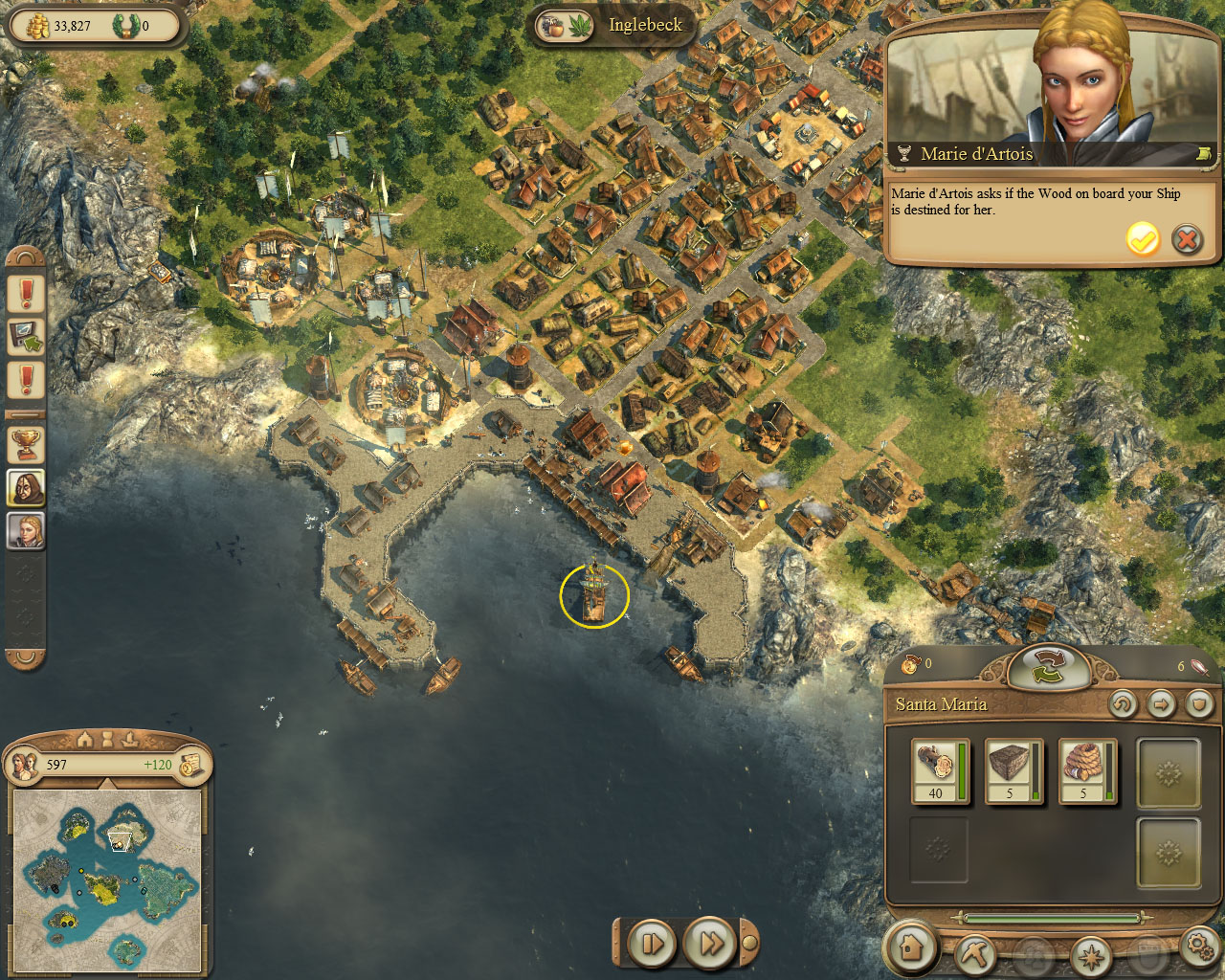Image resolution: width=1225 pixels, height=980 pixels.
Task: Open the compass star menu button
Action: click(1090, 954)
